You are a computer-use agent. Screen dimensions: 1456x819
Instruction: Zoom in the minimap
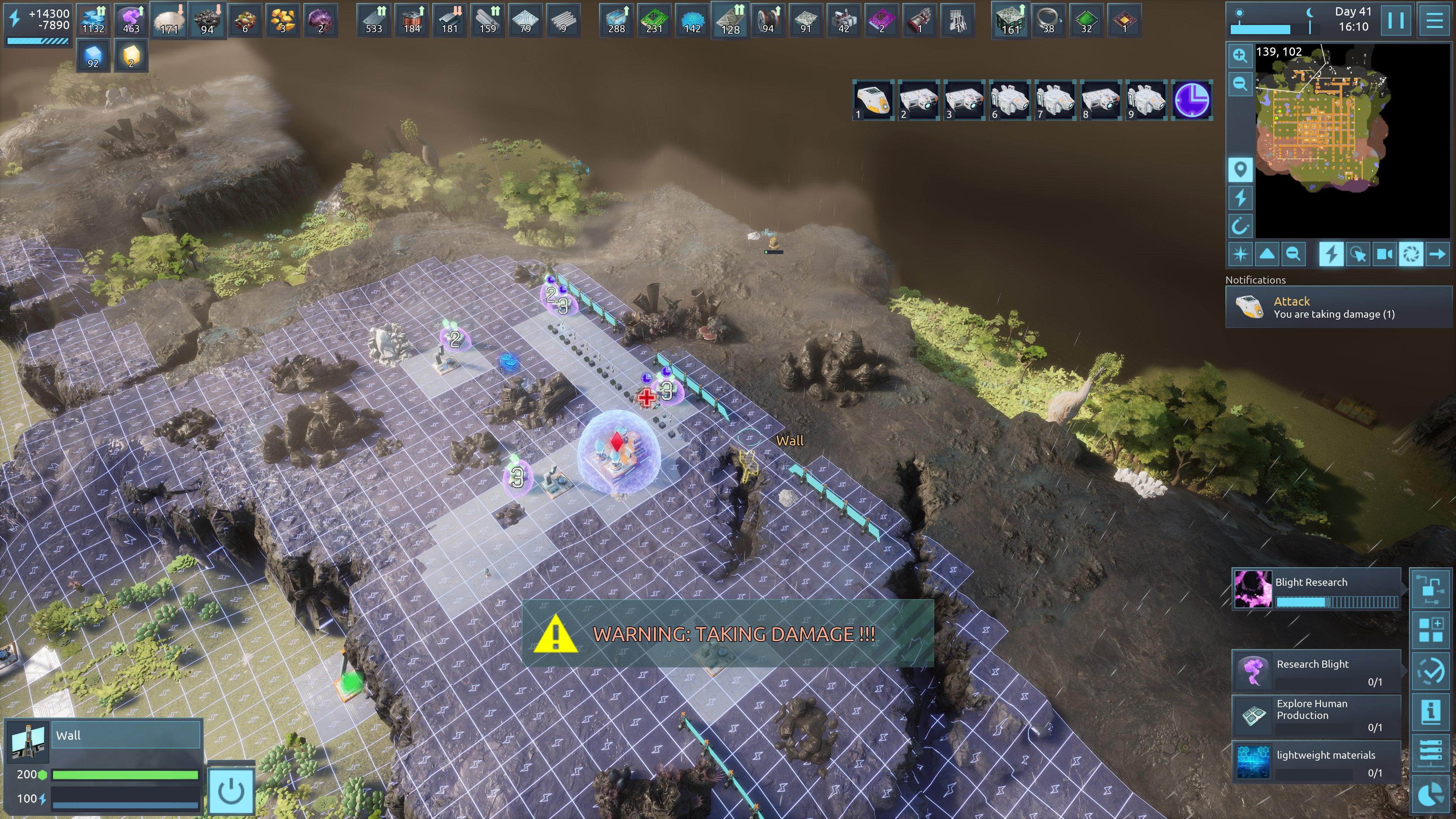[1240, 55]
